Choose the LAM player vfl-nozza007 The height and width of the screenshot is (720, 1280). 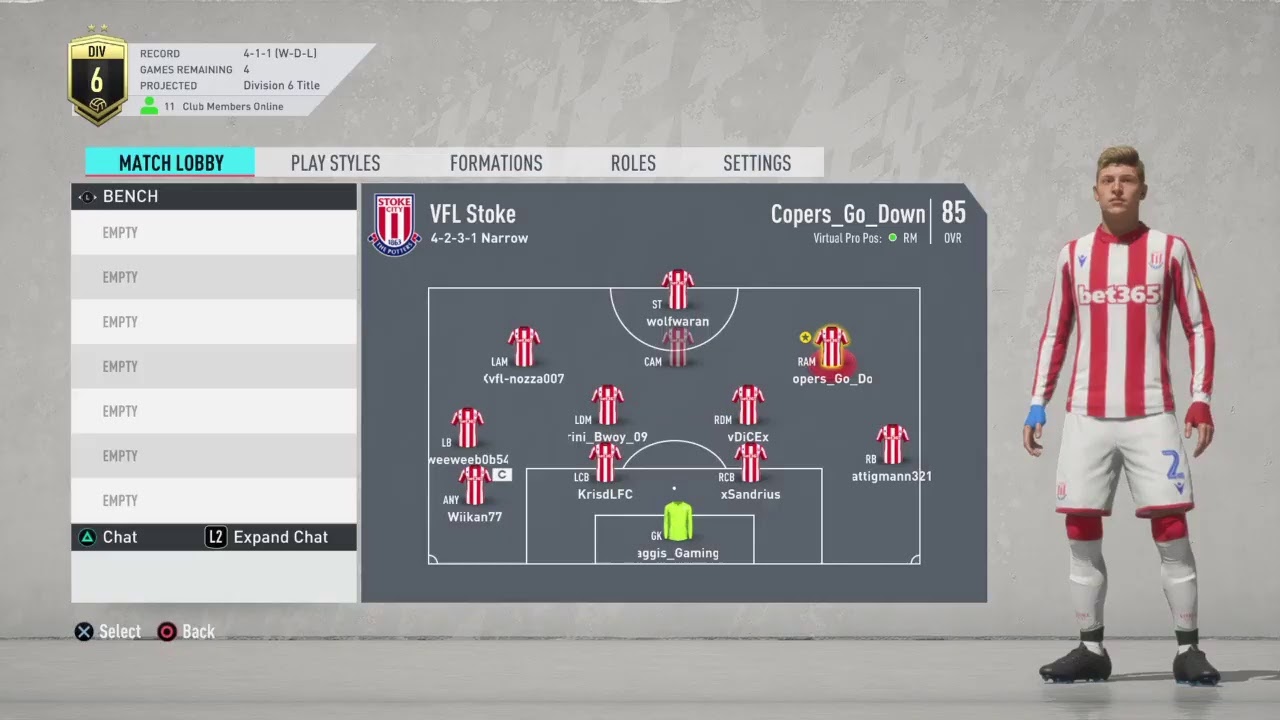point(524,348)
